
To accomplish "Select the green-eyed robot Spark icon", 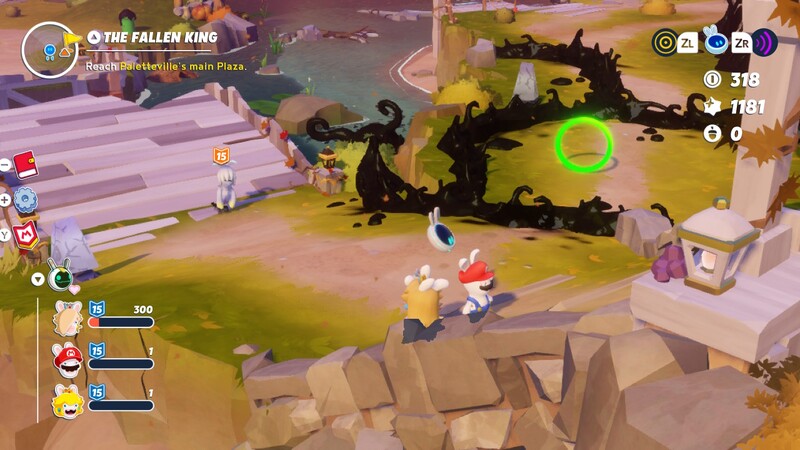I will 60,276.
